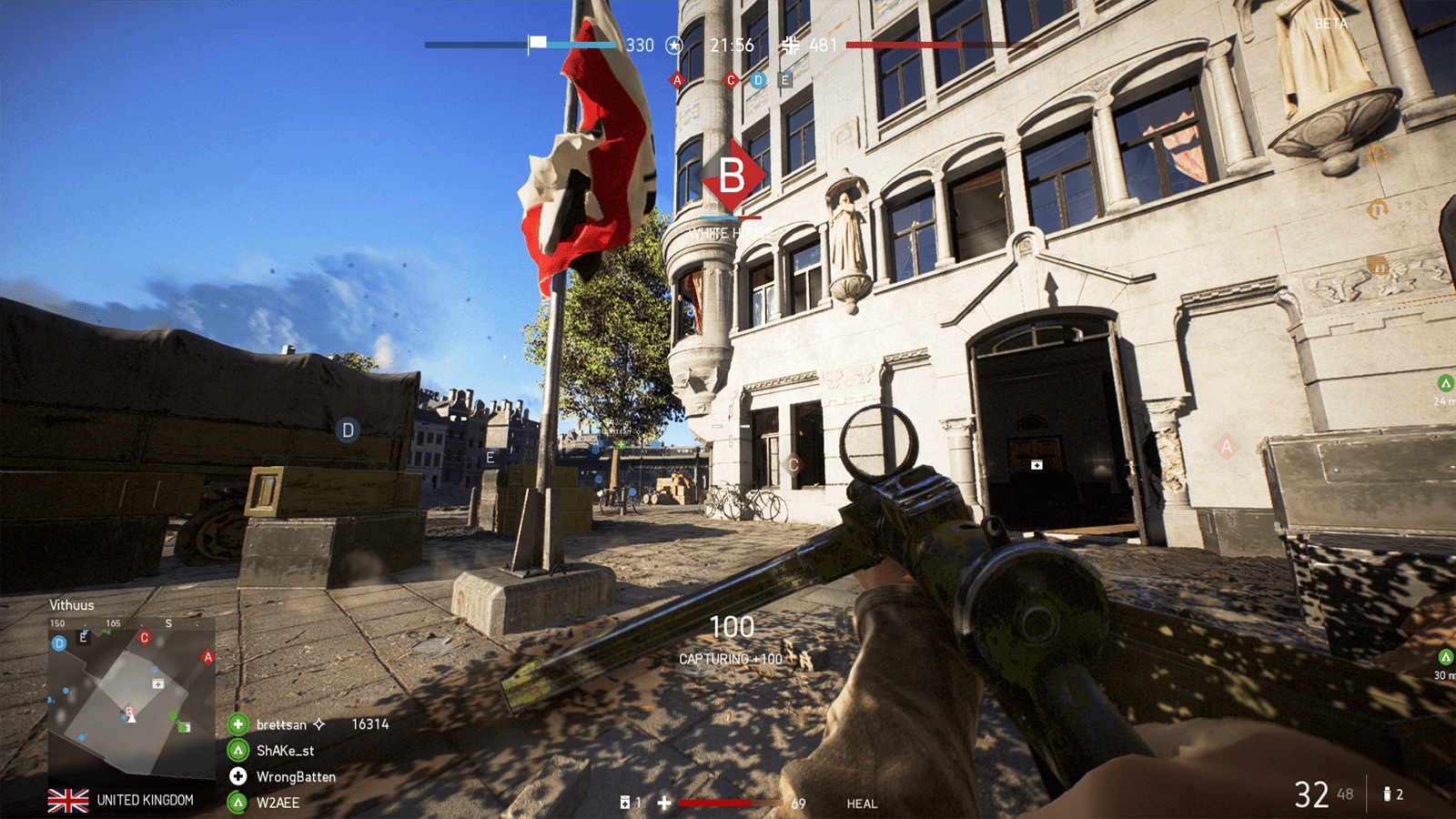1456x819 pixels.
Task: Click the United Kingdom flag team badge
Action: (68, 801)
